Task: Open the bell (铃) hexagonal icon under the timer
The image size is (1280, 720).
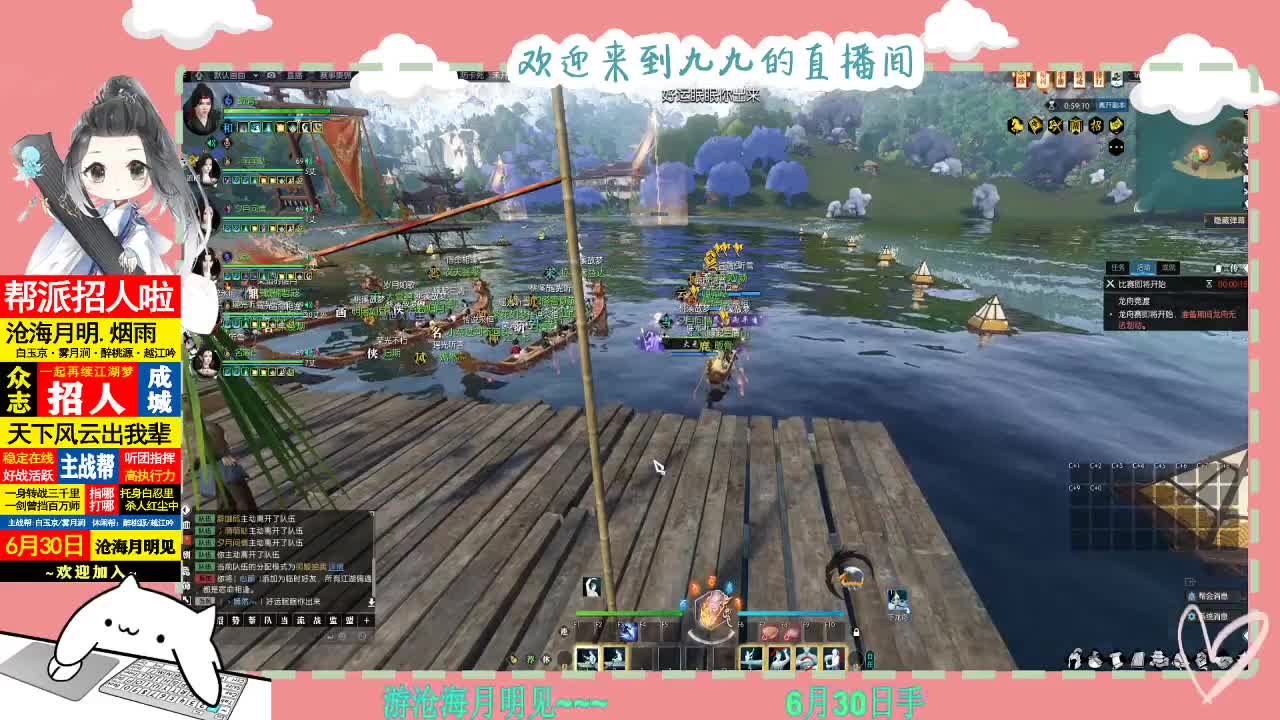Action: coord(1037,126)
